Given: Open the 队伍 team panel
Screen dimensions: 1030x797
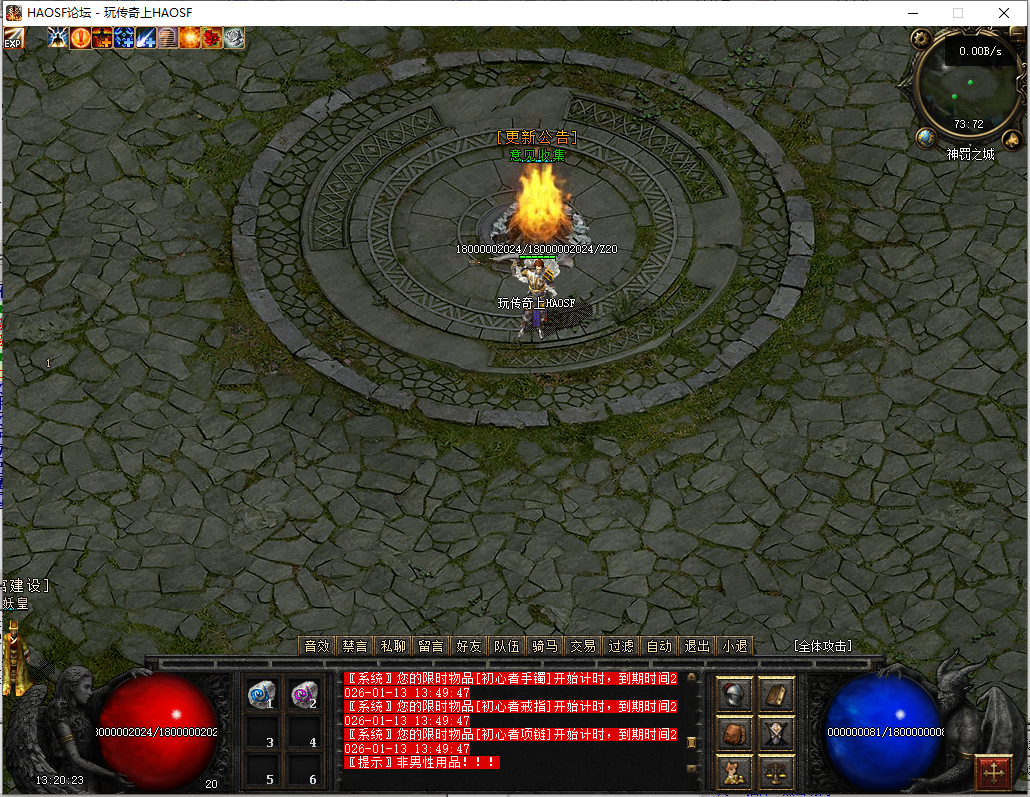Looking at the screenshot, I should click(x=507, y=646).
